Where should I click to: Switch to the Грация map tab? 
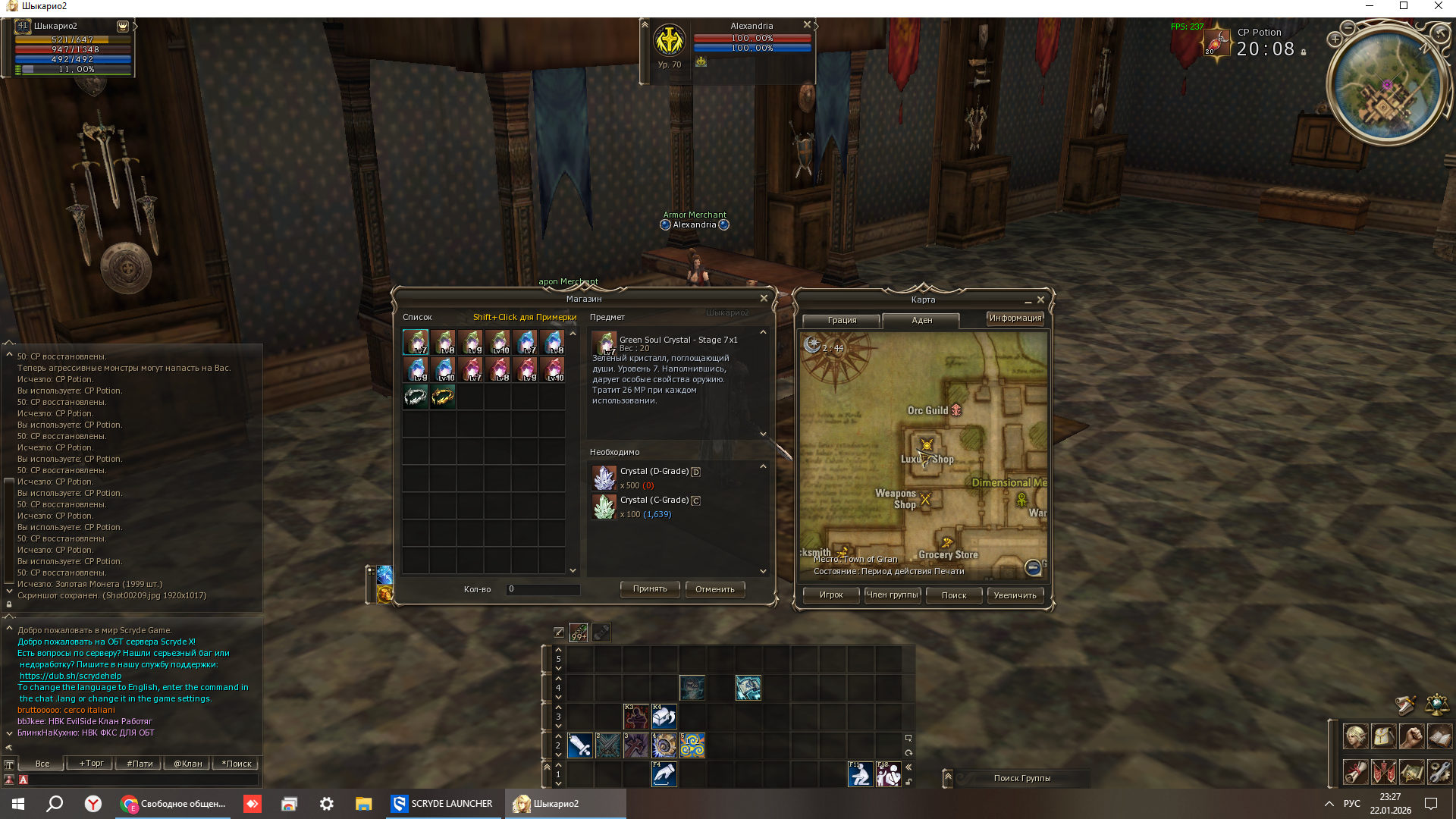(x=842, y=321)
